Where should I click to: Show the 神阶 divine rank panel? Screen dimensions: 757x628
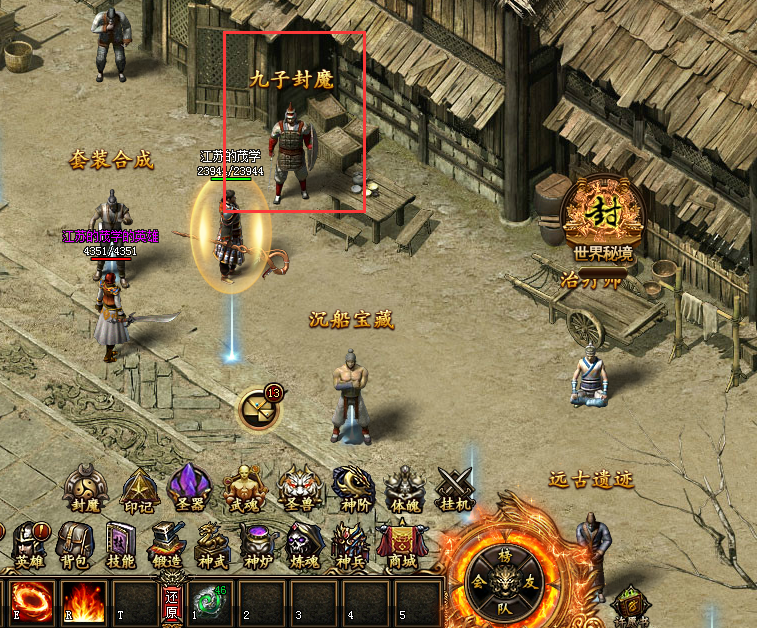point(352,487)
